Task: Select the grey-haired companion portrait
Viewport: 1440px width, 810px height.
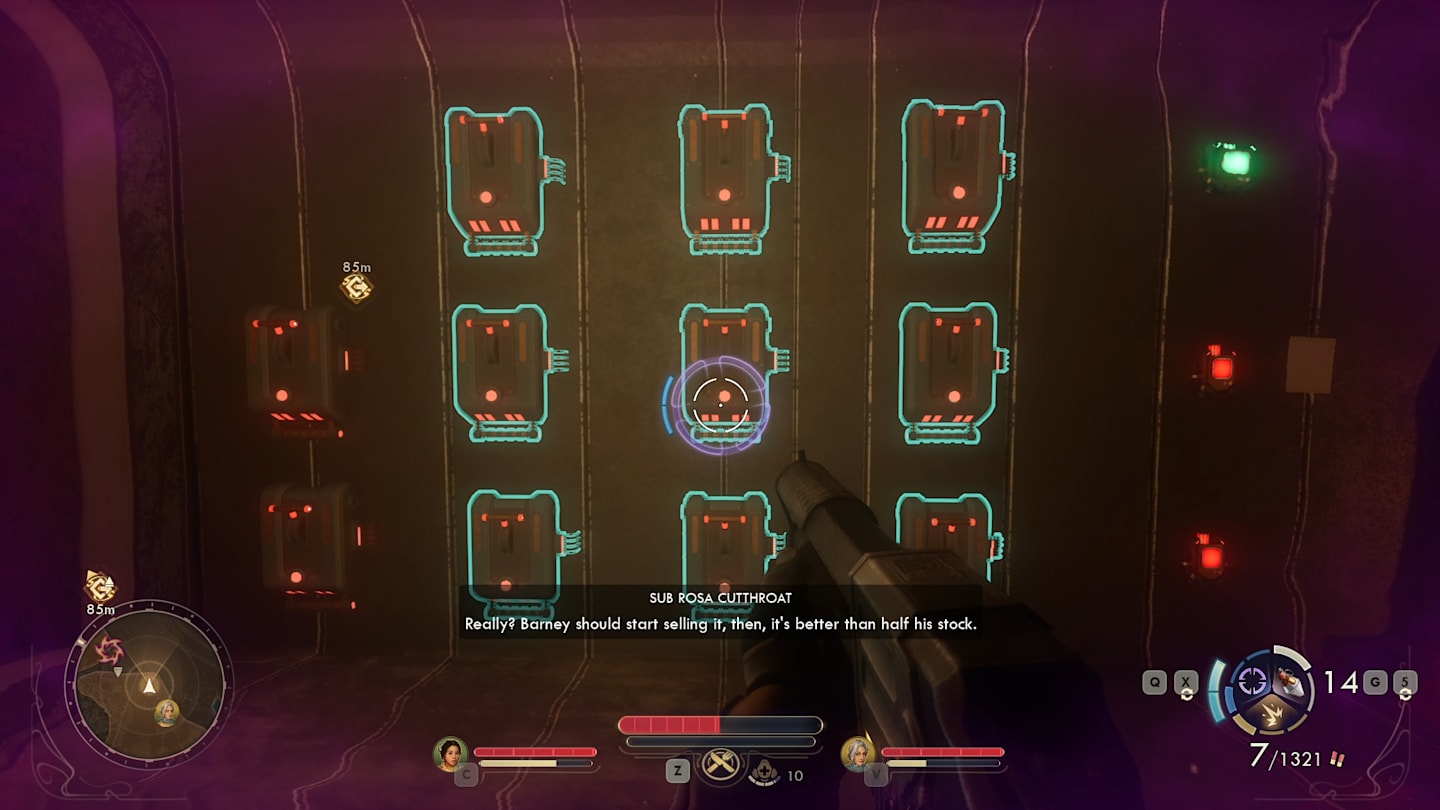Action: click(857, 754)
